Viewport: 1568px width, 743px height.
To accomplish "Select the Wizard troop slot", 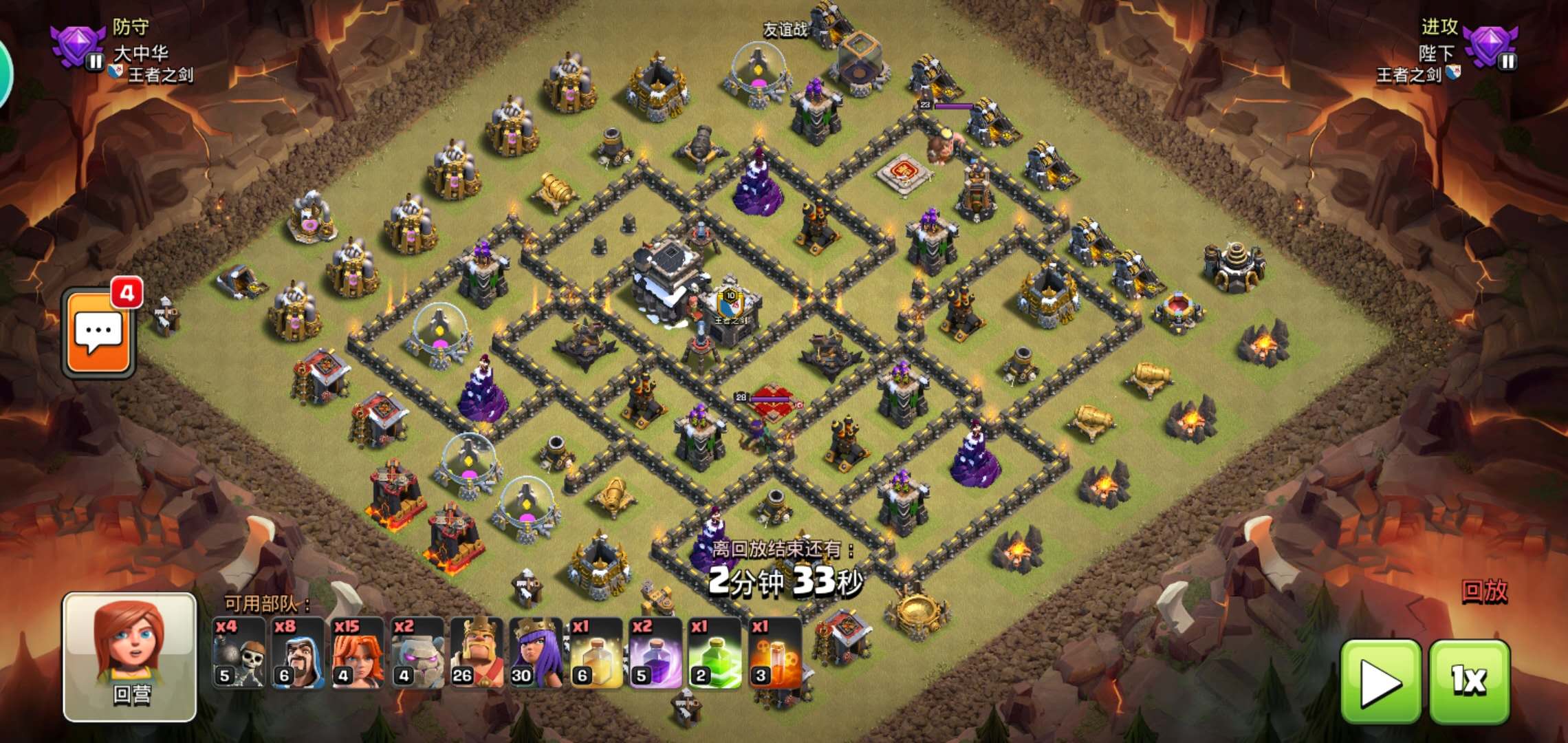I will coord(298,654).
